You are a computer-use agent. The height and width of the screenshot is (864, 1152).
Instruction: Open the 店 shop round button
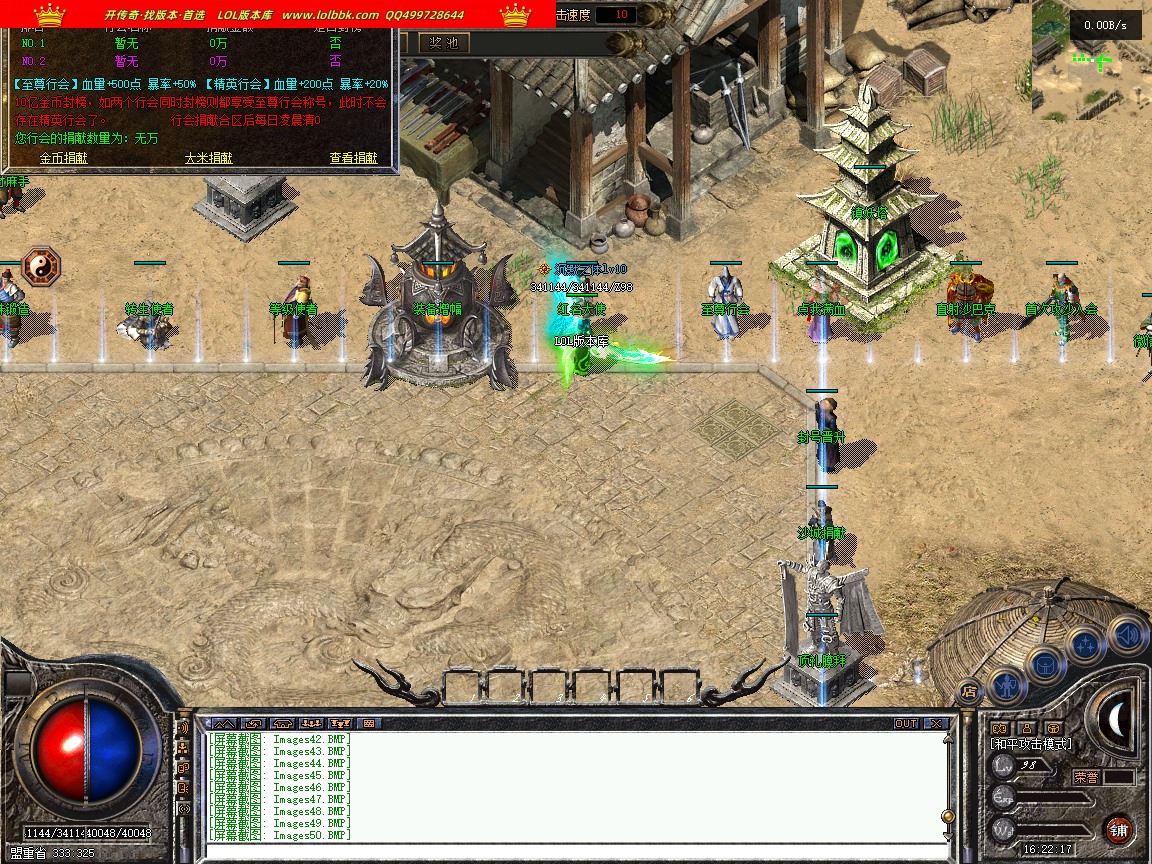coord(968,691)
